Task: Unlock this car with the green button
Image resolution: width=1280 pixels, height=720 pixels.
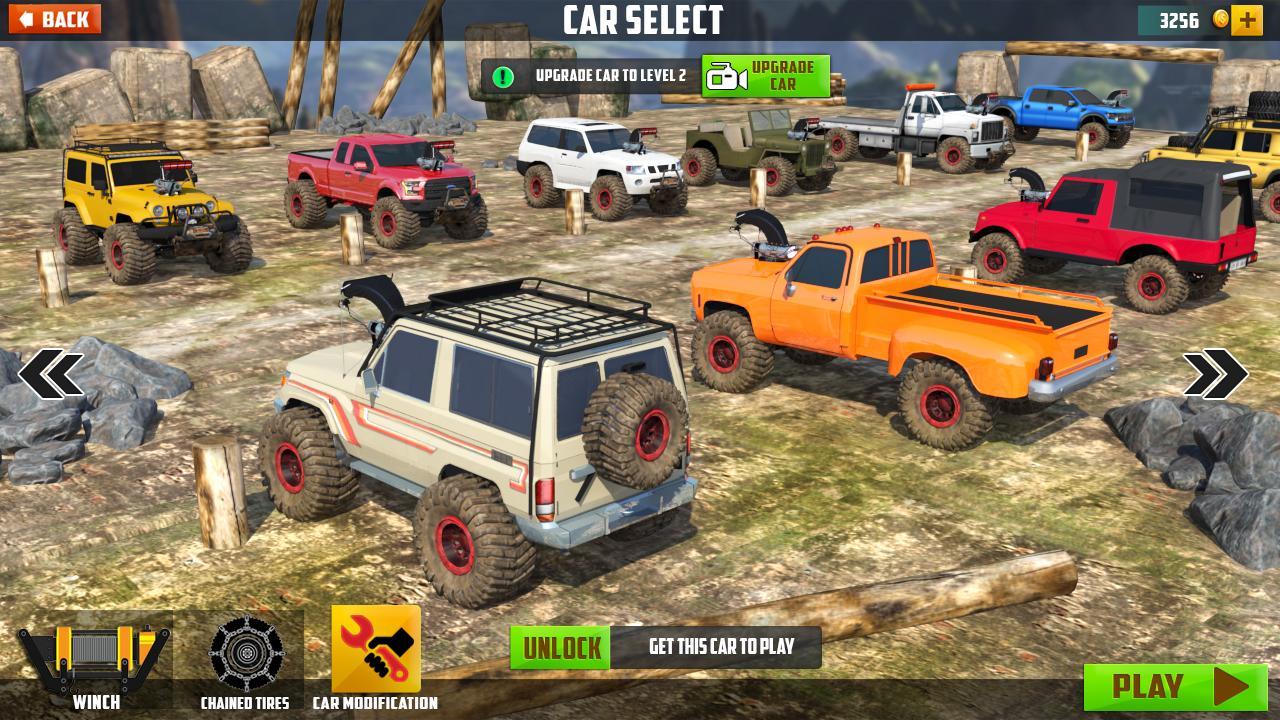Action: point(560,648)
